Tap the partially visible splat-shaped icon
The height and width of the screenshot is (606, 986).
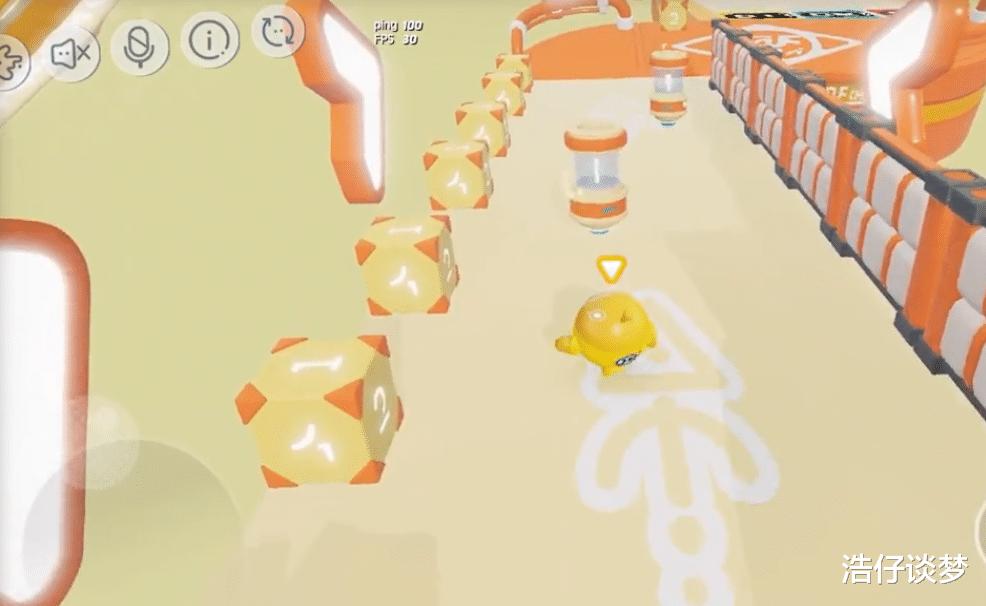tap(10, 61)
